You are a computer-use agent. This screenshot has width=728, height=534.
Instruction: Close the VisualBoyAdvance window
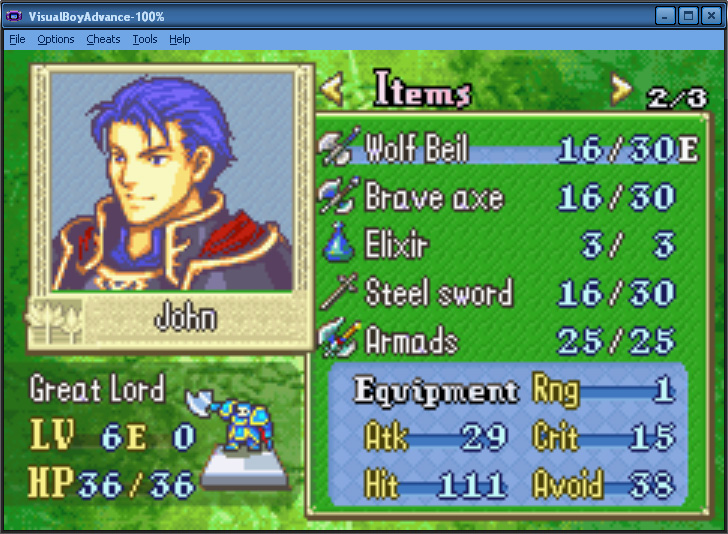[711, 16]
